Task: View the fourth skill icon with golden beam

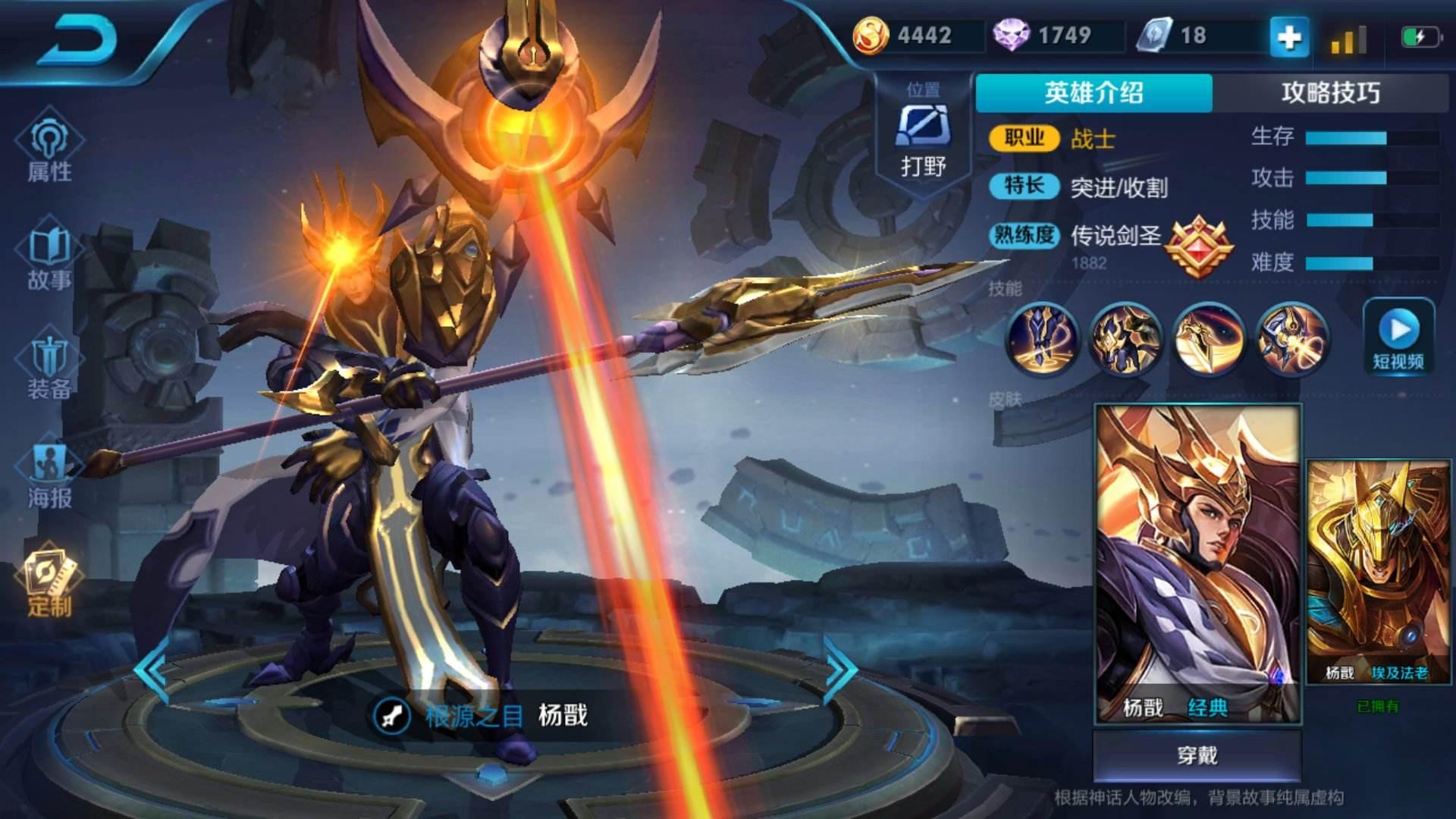Action: 1291,339
